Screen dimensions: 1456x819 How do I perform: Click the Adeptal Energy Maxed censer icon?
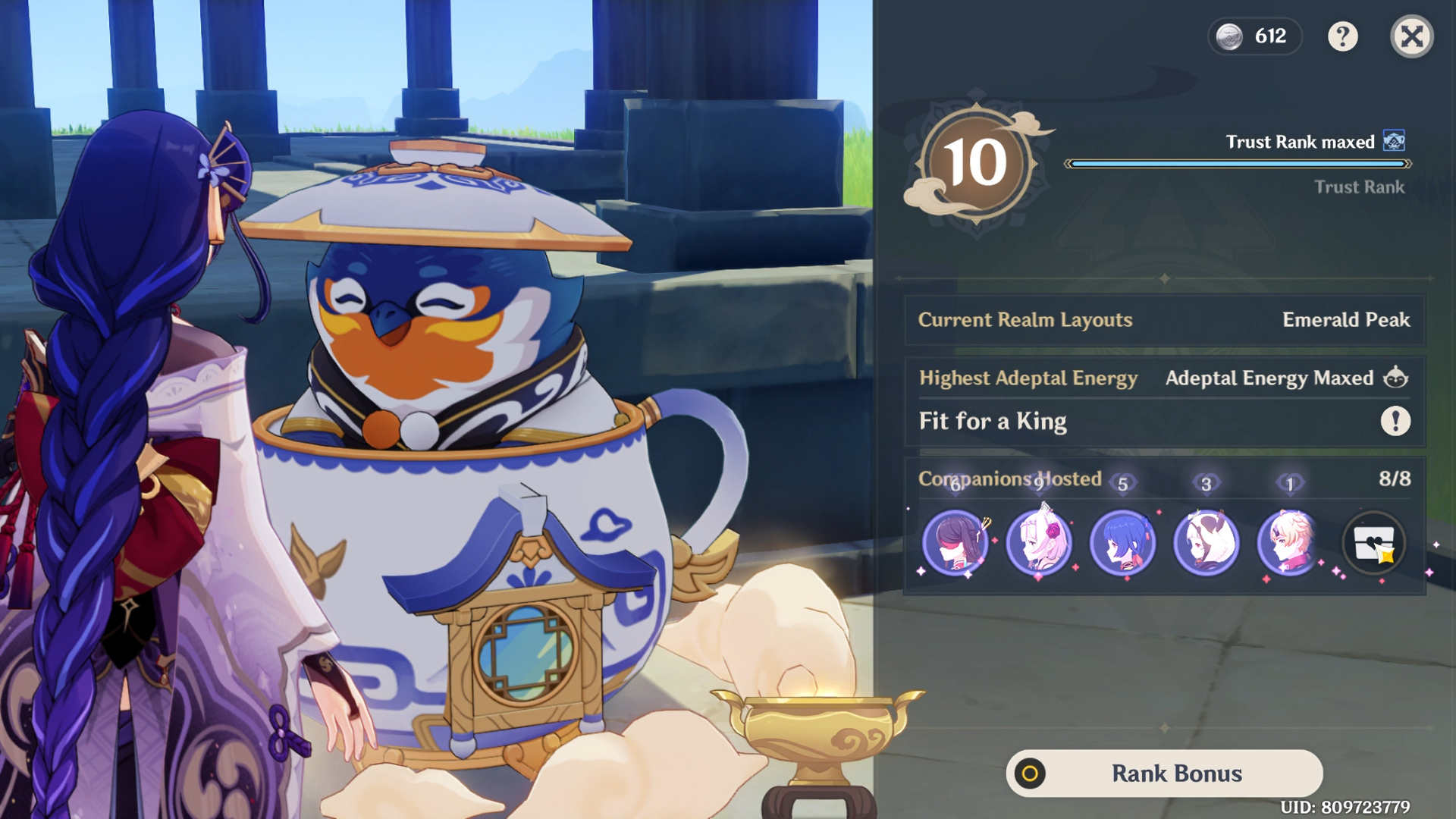click(1398, 378)
